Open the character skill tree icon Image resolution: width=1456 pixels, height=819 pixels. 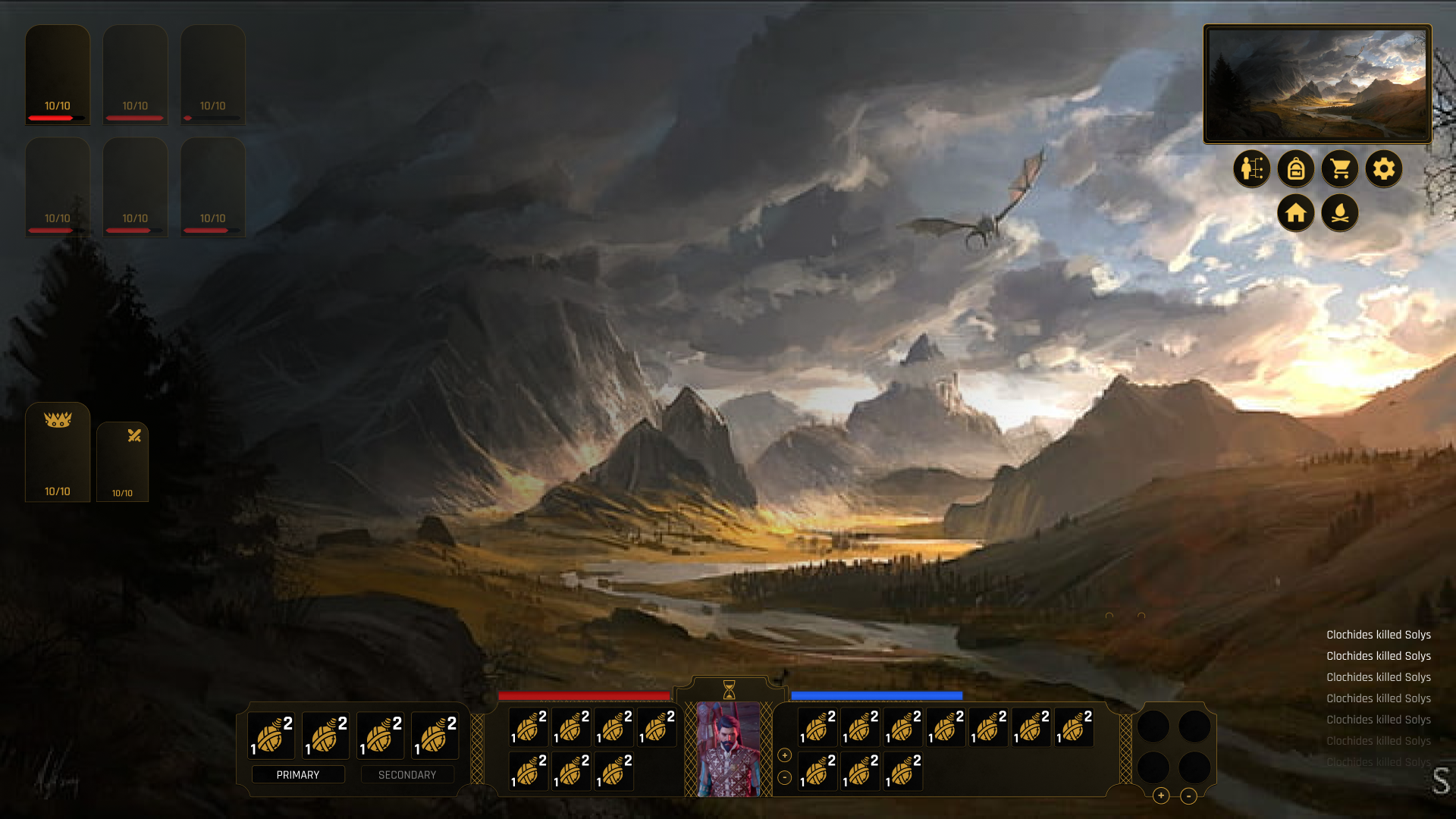[x=1253, y=168]
